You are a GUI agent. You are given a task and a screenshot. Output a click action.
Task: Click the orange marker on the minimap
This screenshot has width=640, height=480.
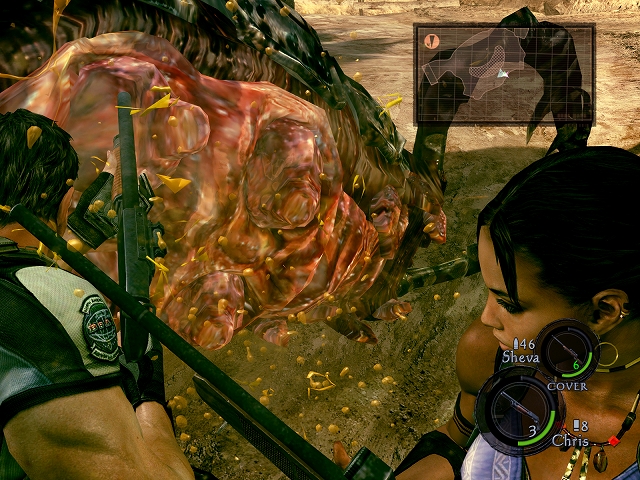(432, 42)
